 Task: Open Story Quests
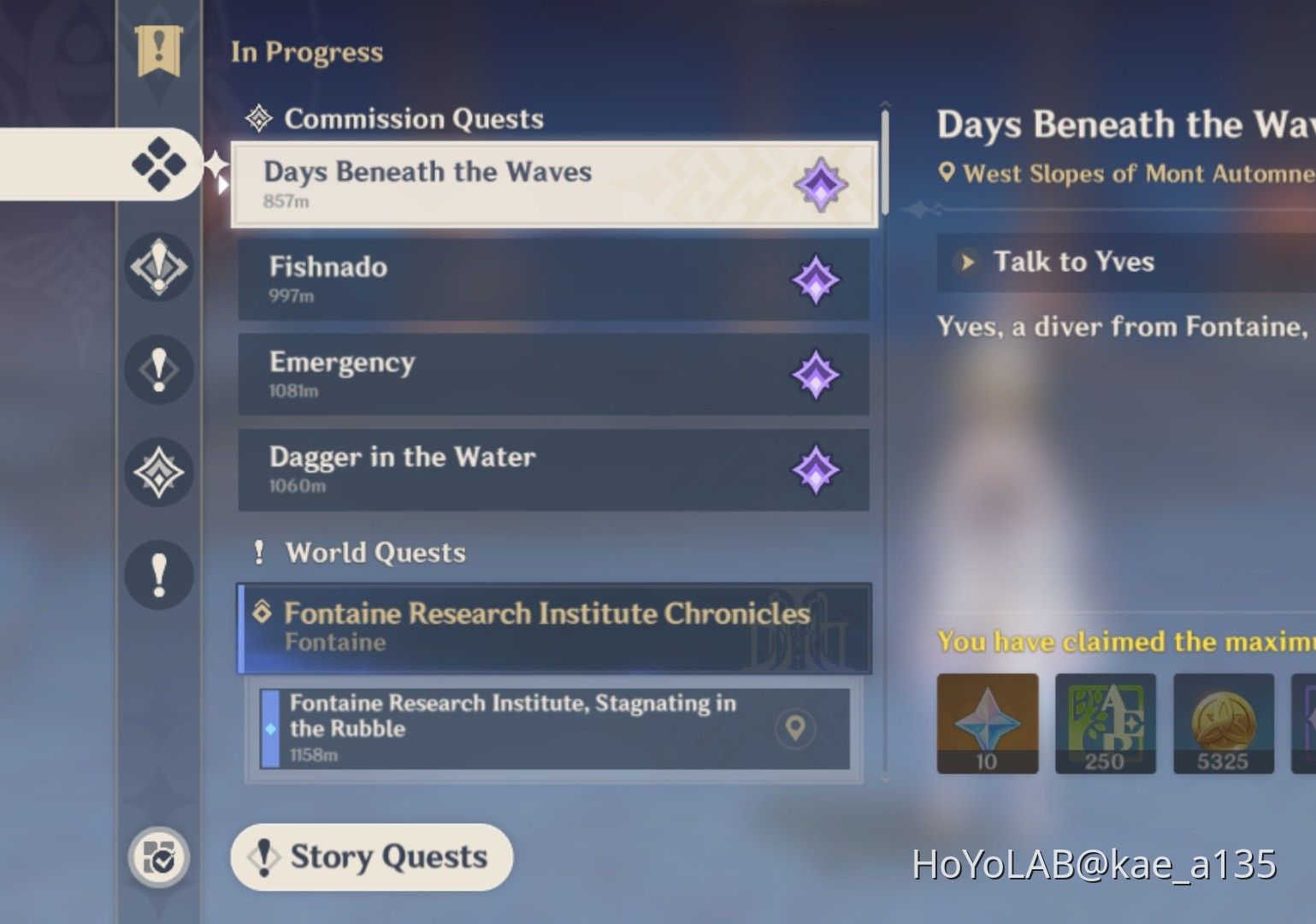coord(371,856)
